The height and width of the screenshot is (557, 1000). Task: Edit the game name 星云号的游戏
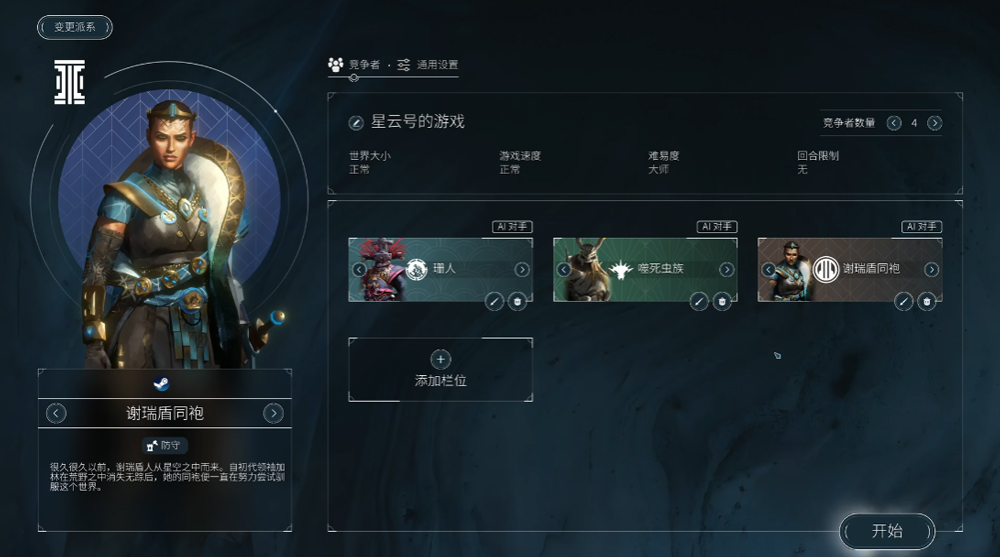(x=356, y=123)
